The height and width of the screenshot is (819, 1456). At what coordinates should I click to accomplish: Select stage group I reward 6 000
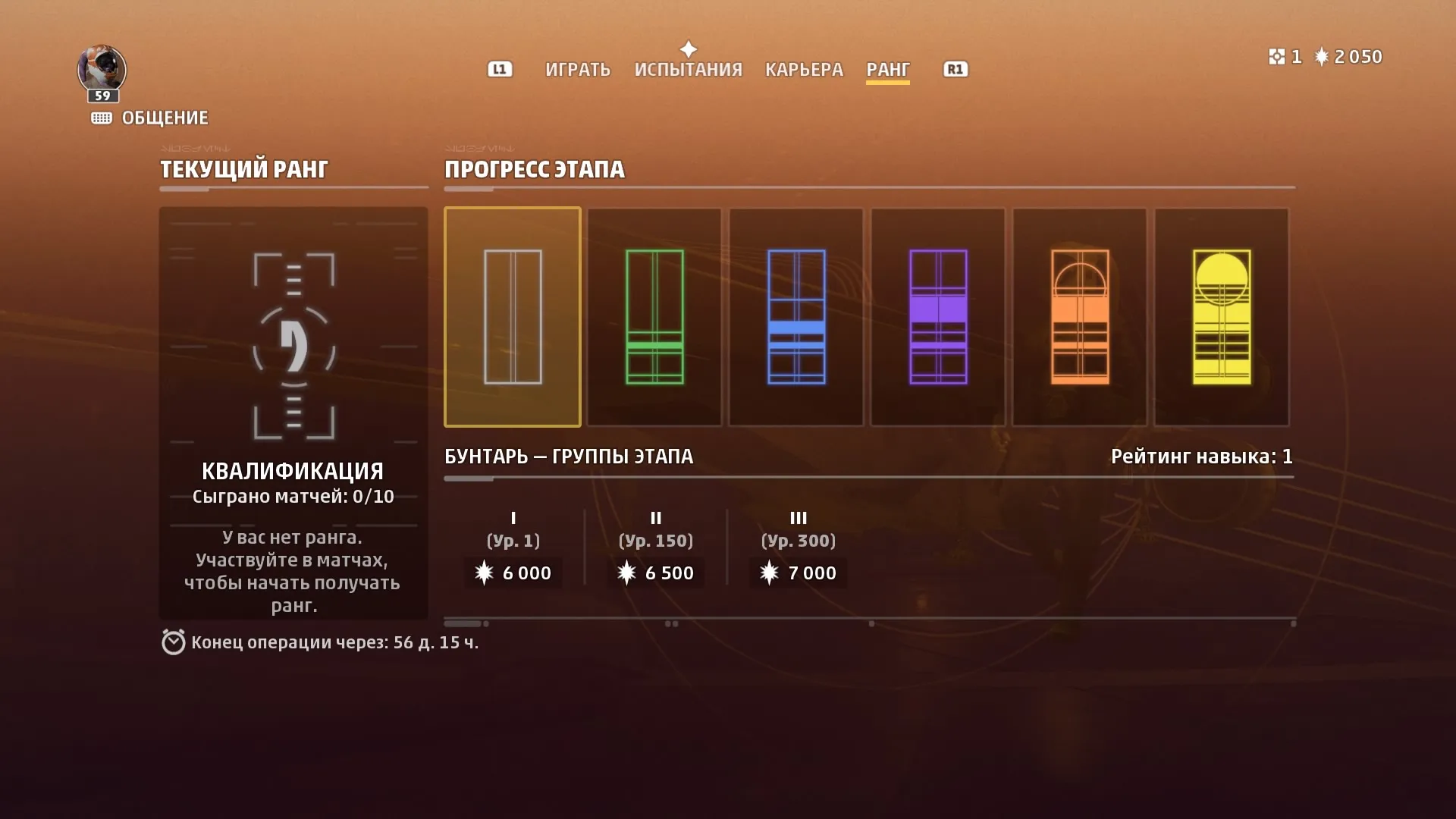[513, 573]
